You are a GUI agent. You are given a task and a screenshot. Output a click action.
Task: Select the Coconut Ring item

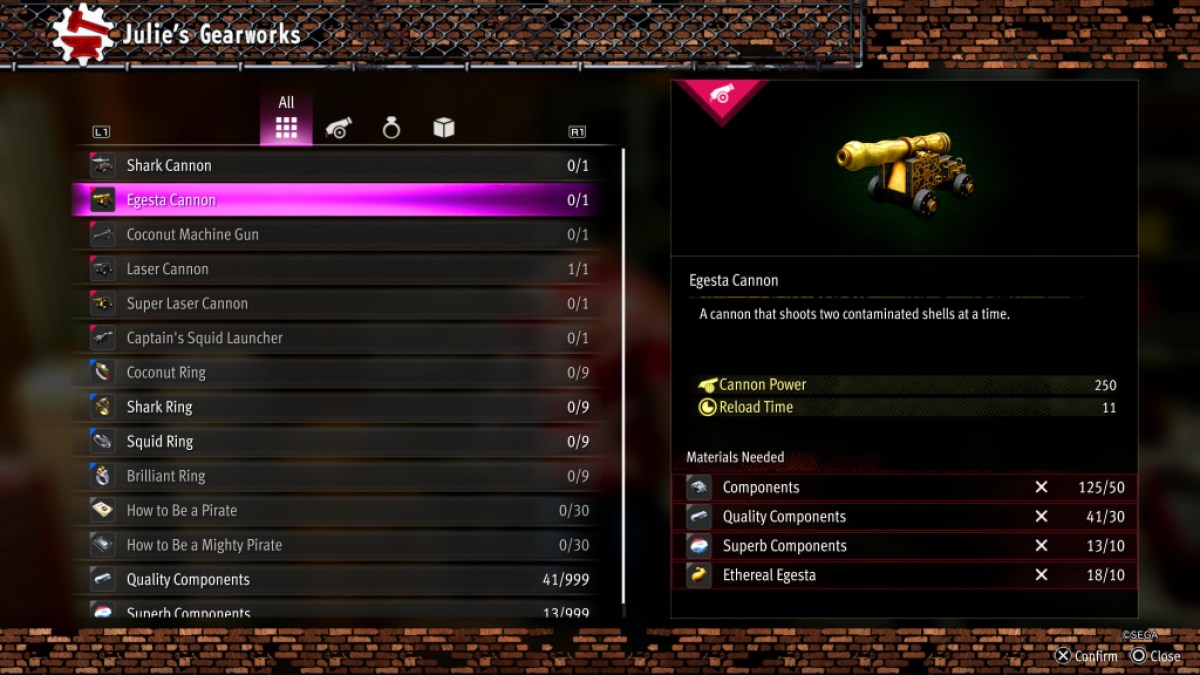340,372
